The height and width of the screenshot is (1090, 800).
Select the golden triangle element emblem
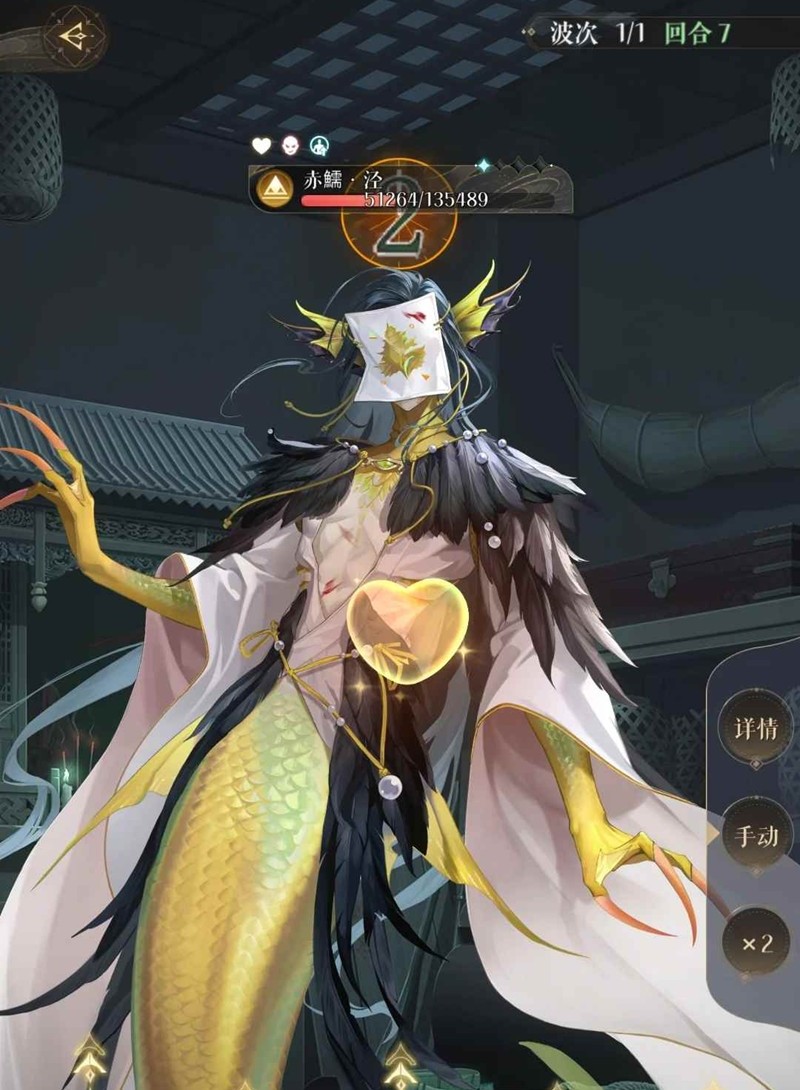[274, 190]
